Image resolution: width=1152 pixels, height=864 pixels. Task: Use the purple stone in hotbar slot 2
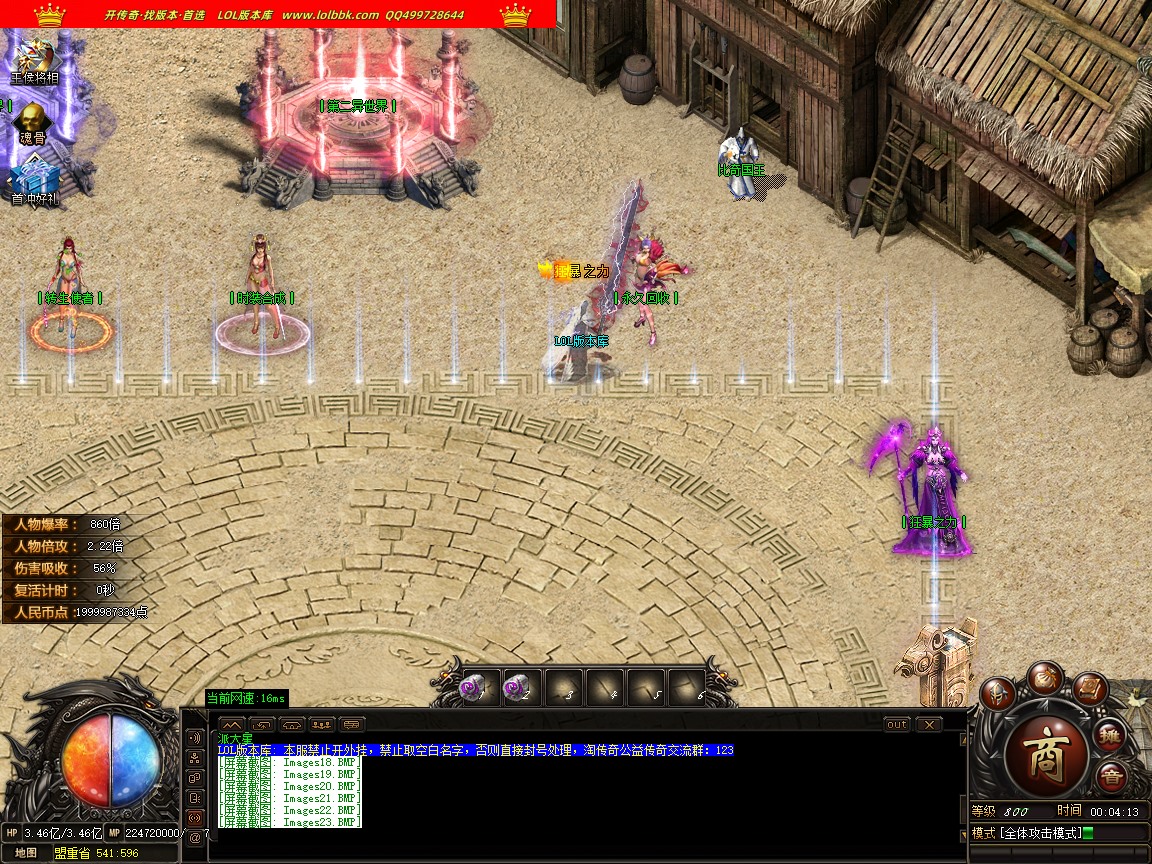(x=522, y=689)
